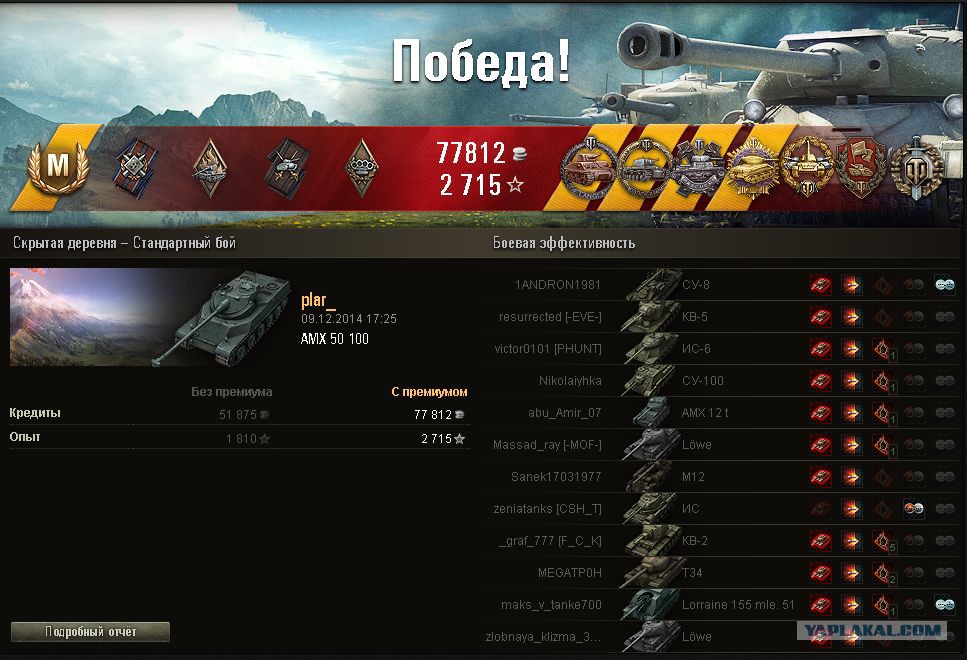Choose victor0101 [PHUNT] in the efficiency list

548,349
